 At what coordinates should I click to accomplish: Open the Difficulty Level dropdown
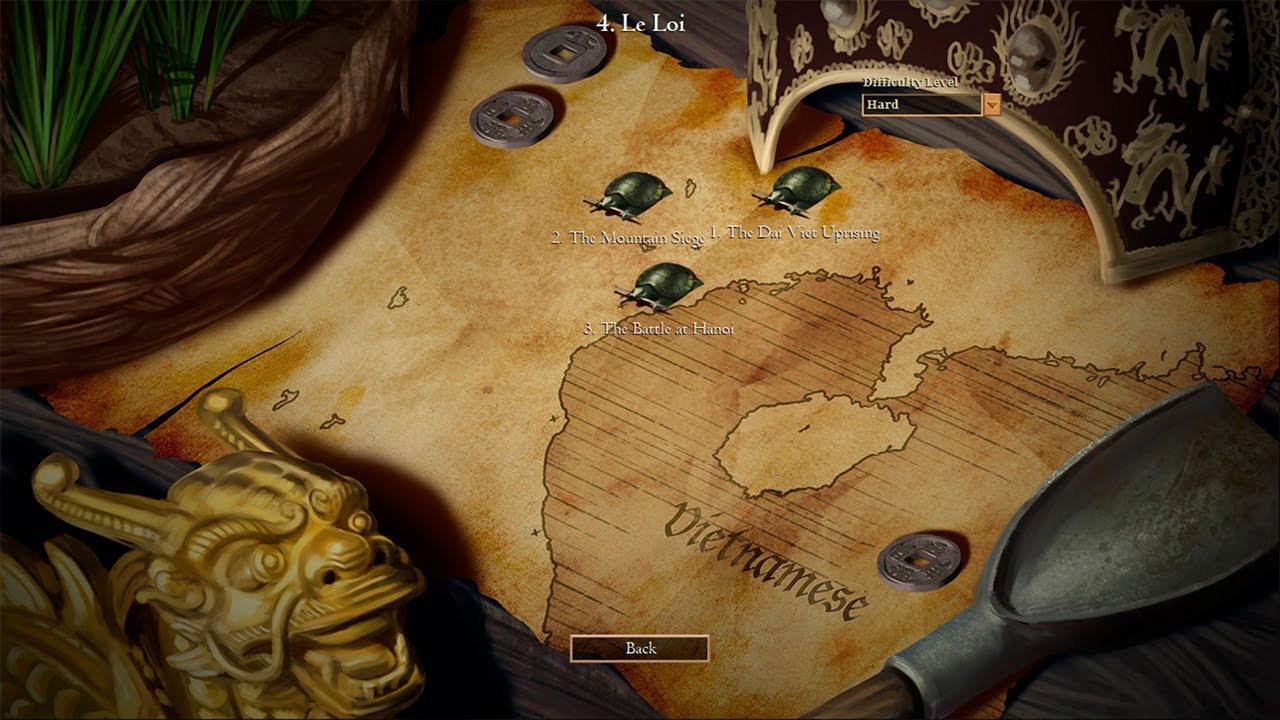[991, 105]
